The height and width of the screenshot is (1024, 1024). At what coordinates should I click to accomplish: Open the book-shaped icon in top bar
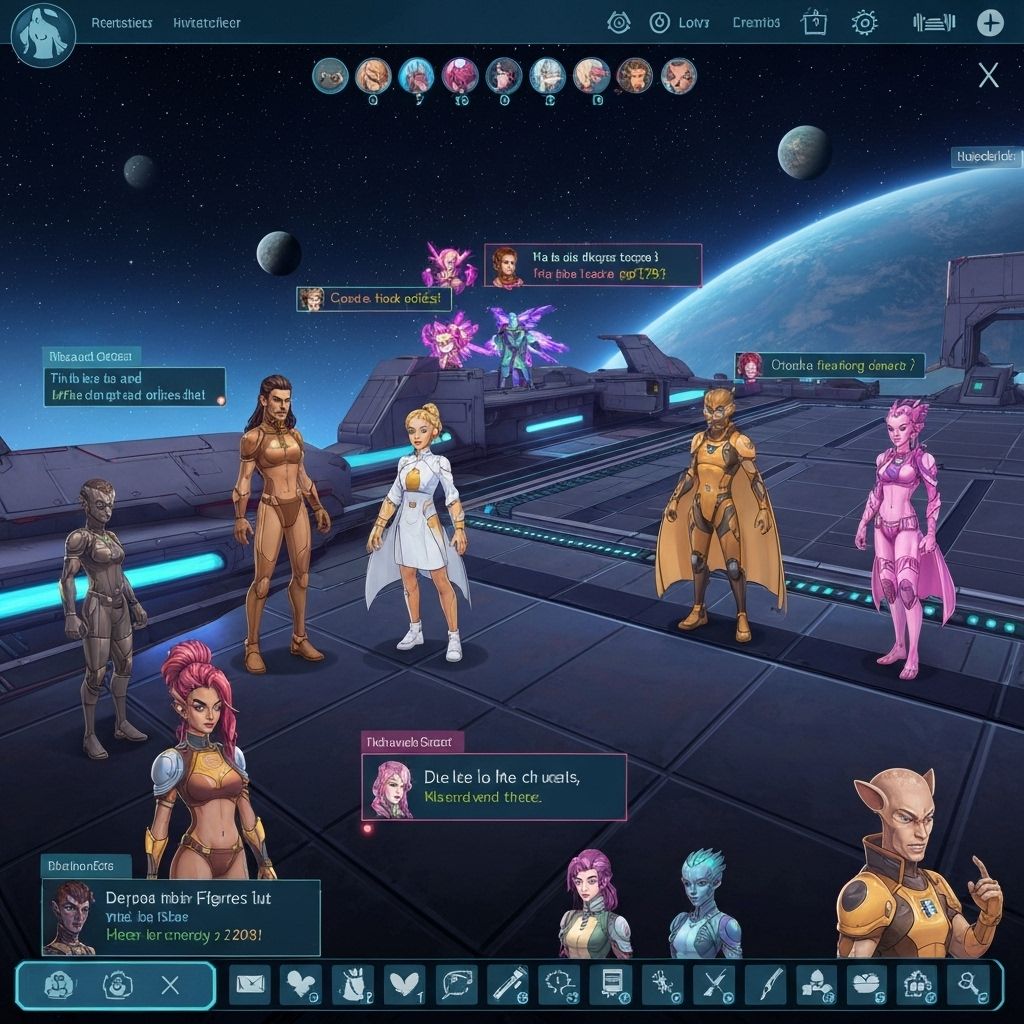click(814, 22)
